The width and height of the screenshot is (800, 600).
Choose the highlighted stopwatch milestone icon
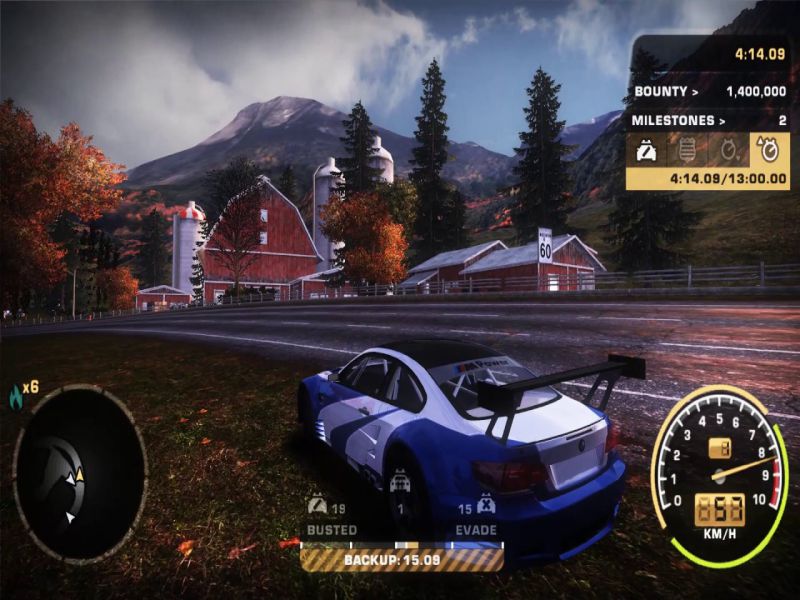pos(769,151)
